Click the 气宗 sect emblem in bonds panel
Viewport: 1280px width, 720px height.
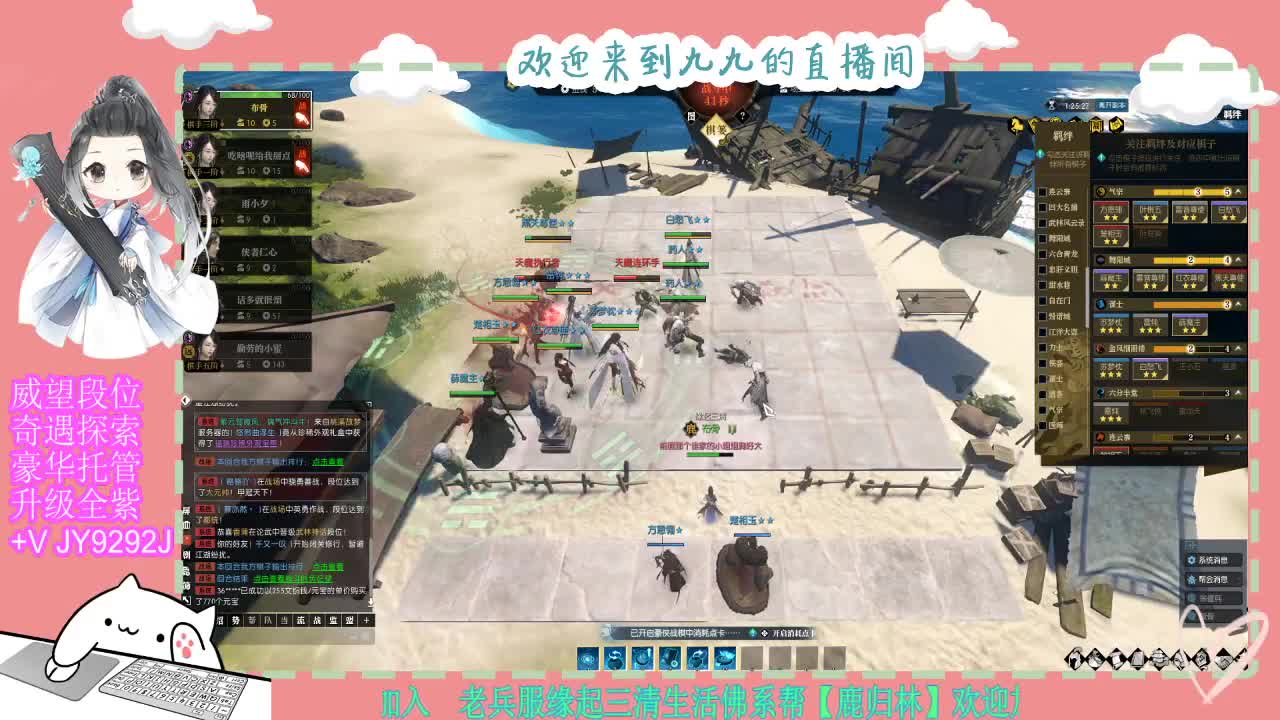[x=1101, y=191]
